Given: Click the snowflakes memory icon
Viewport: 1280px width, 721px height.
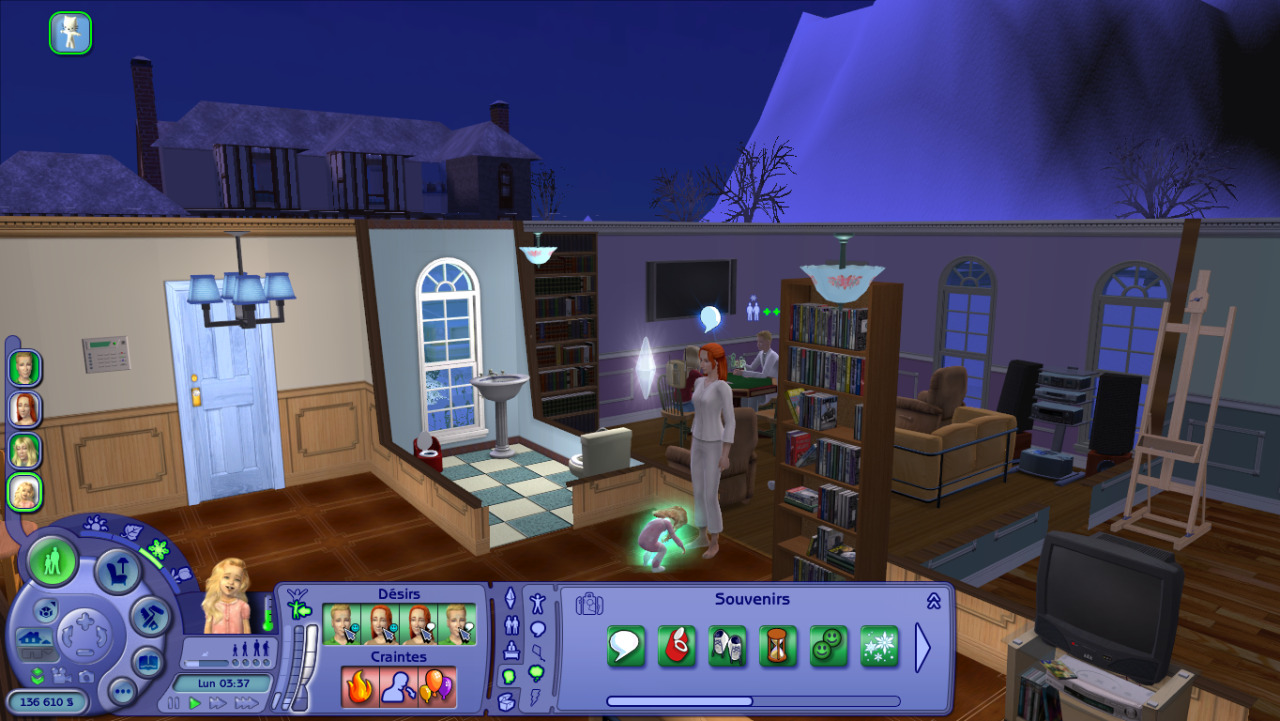Looking at the screenshot, I should [879, 646].
